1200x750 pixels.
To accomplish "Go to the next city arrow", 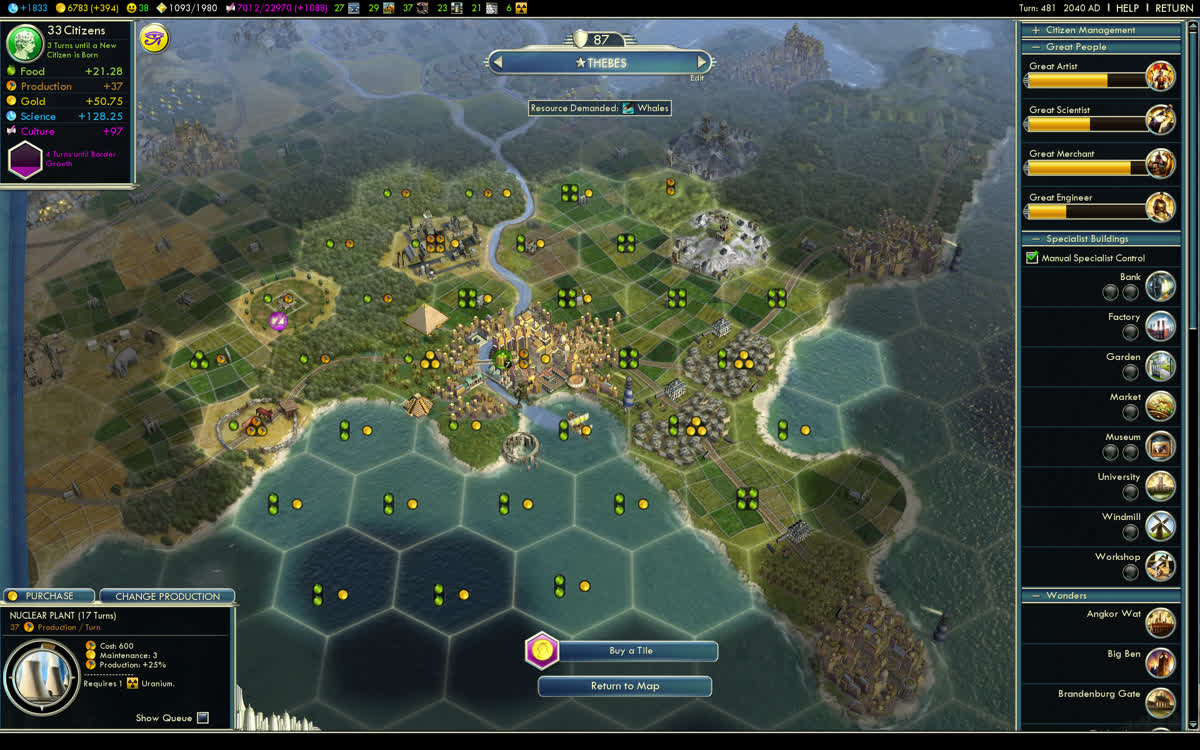I will tap(703, 62).
